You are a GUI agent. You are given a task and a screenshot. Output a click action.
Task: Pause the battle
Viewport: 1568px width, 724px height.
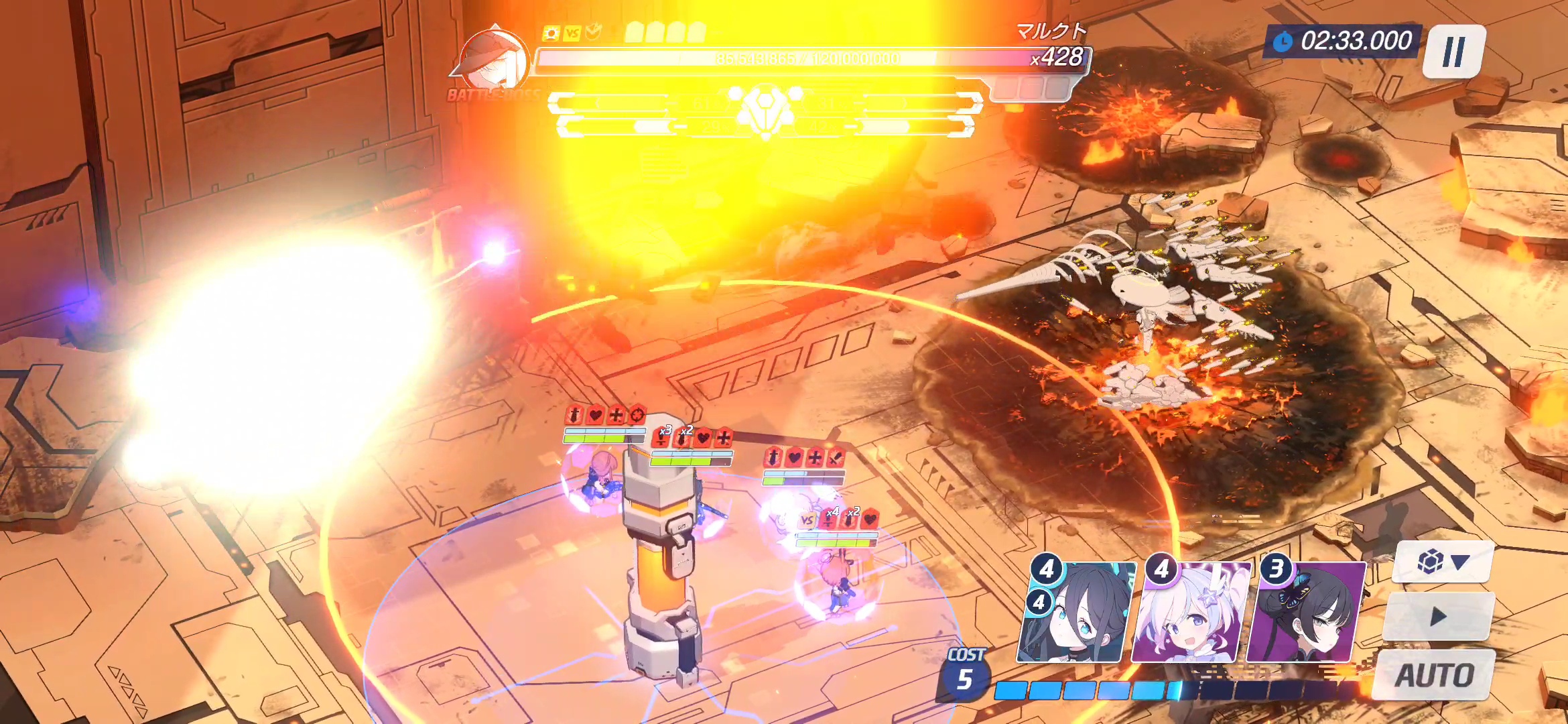click(1453, 52)
